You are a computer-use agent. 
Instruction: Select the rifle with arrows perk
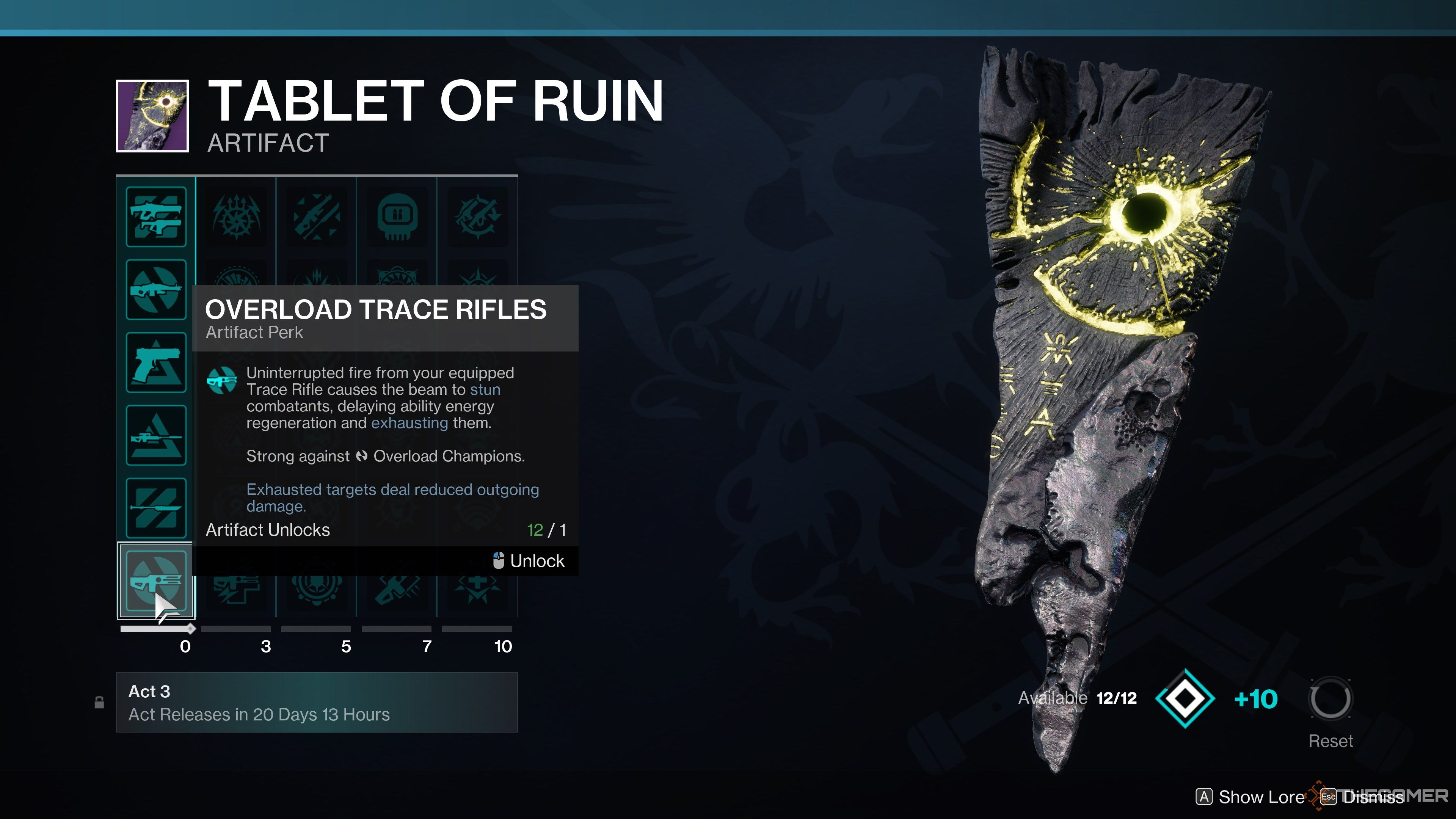(317, 217)
